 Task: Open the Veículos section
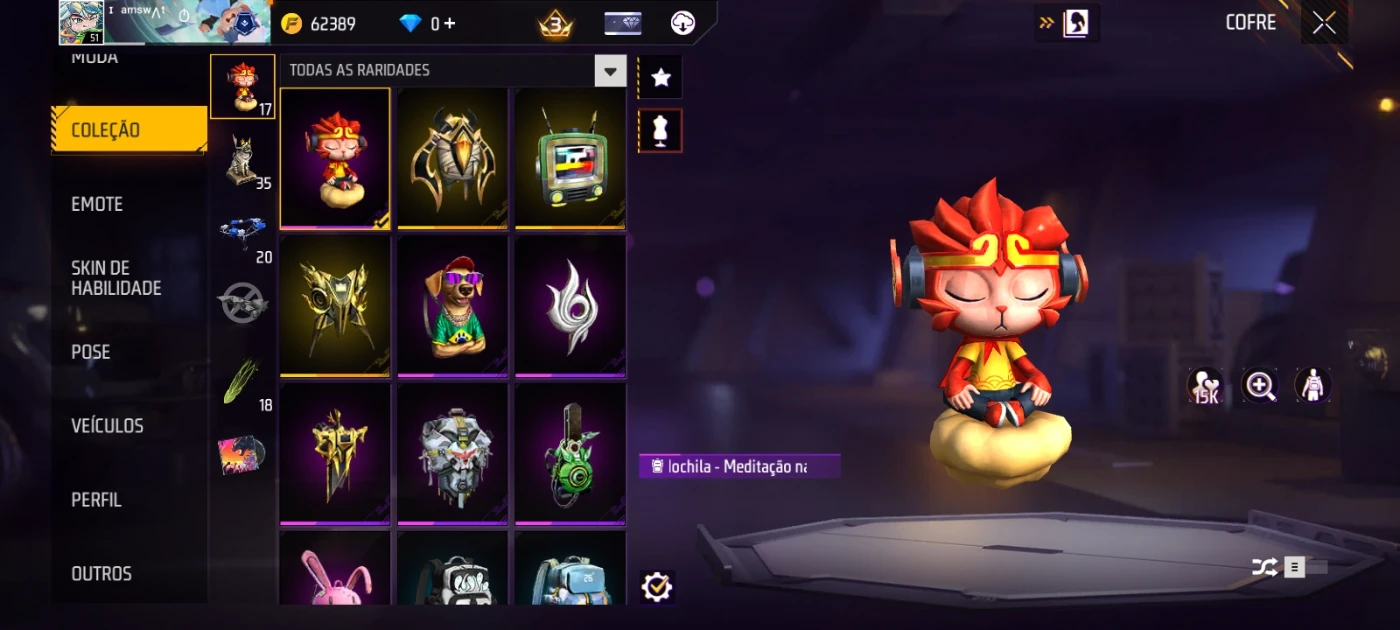(x=107, y=426)
